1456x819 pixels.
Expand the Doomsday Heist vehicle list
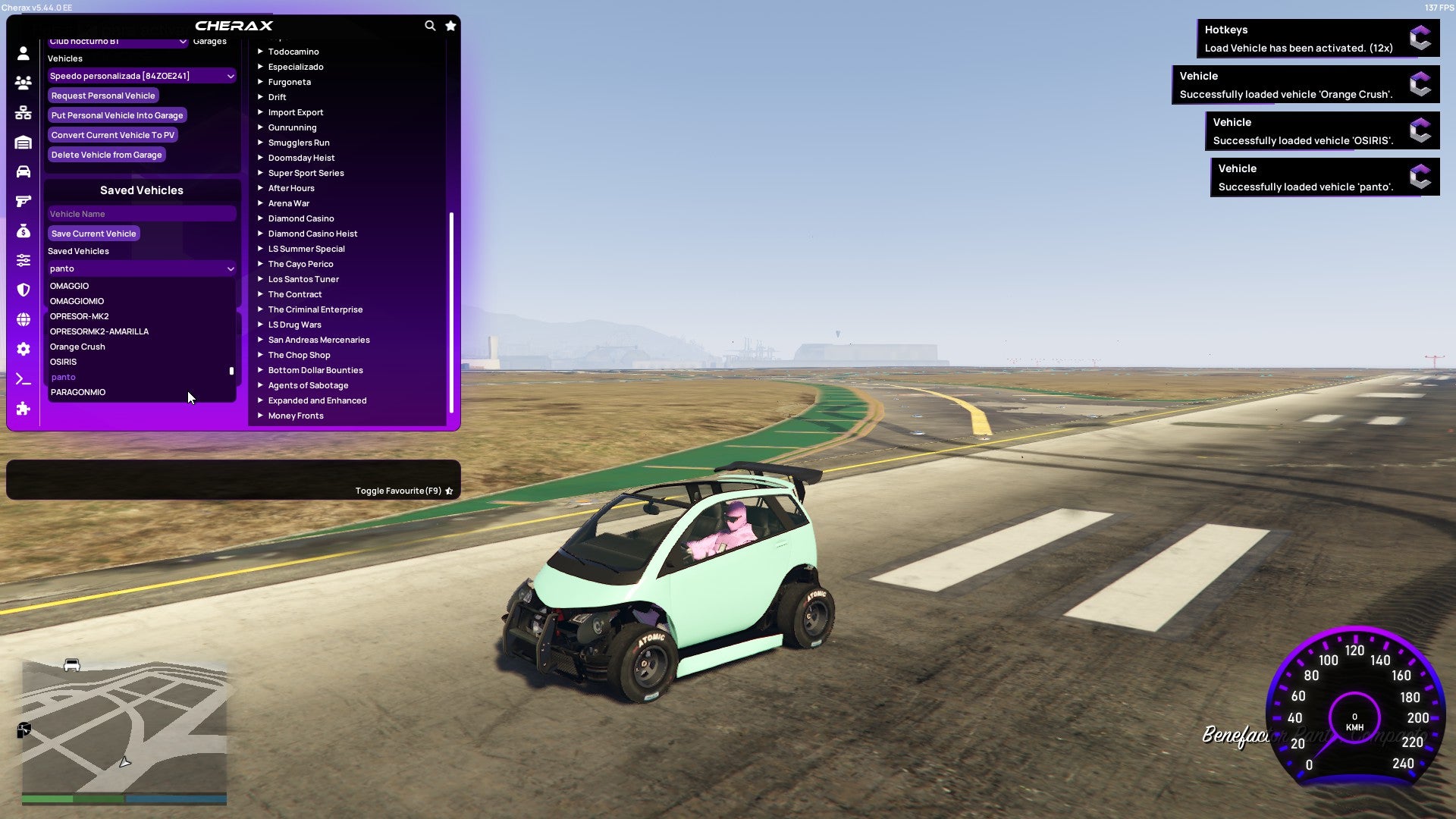tap(300, 158)
